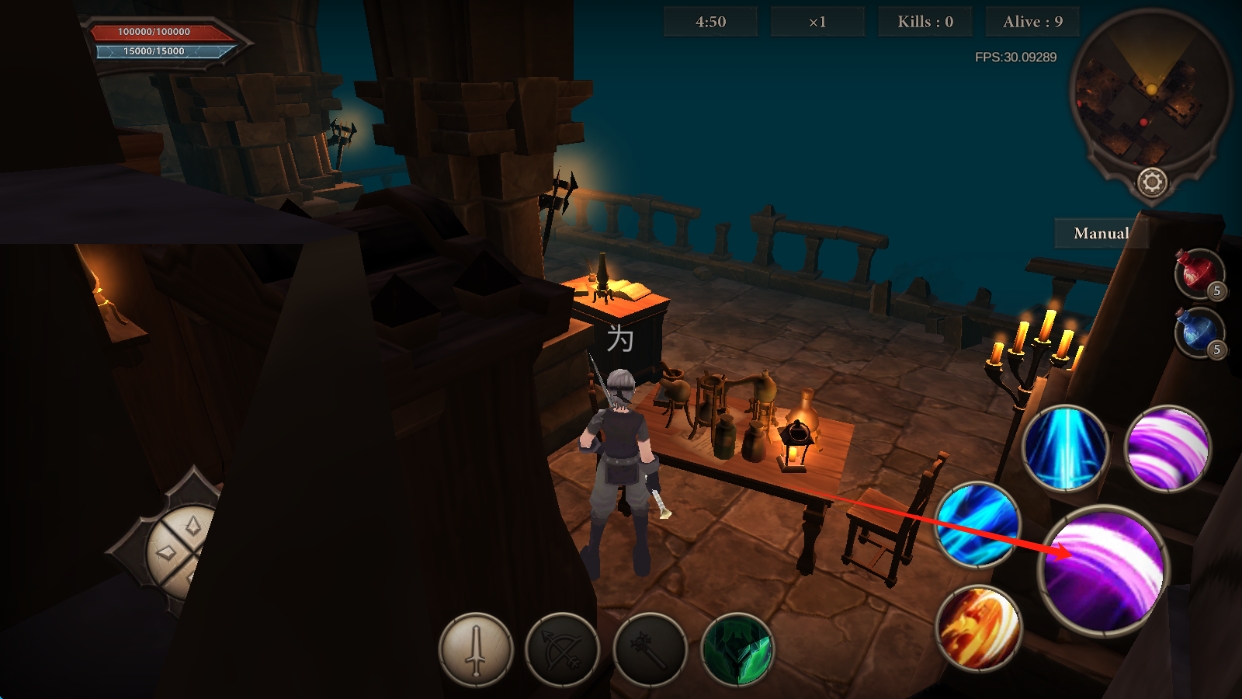Drink the red health potion
This screenshot has height=699, width=1242.
pyautogui.click(x=1198, y=273)
